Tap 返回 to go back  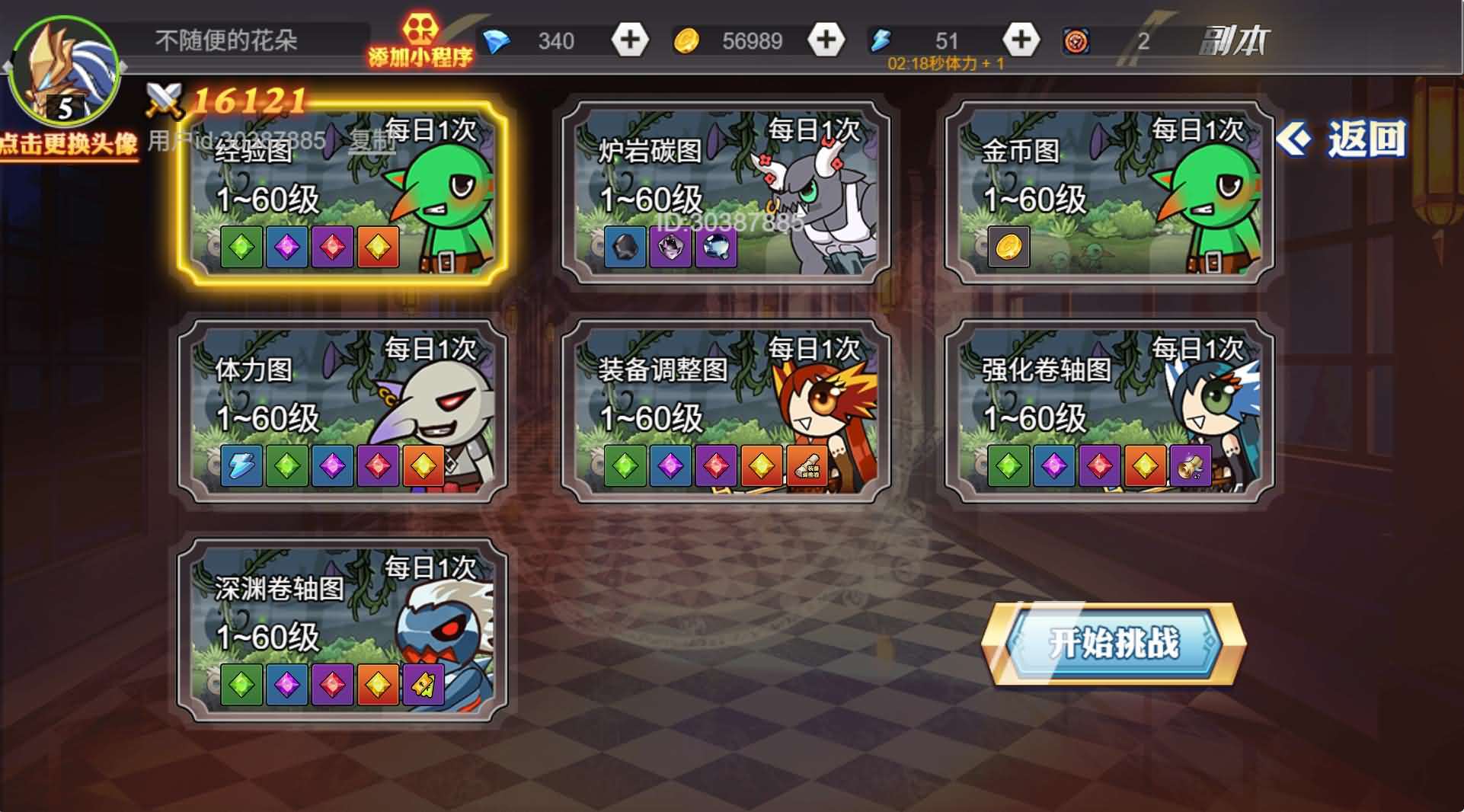pos(1363,139)
